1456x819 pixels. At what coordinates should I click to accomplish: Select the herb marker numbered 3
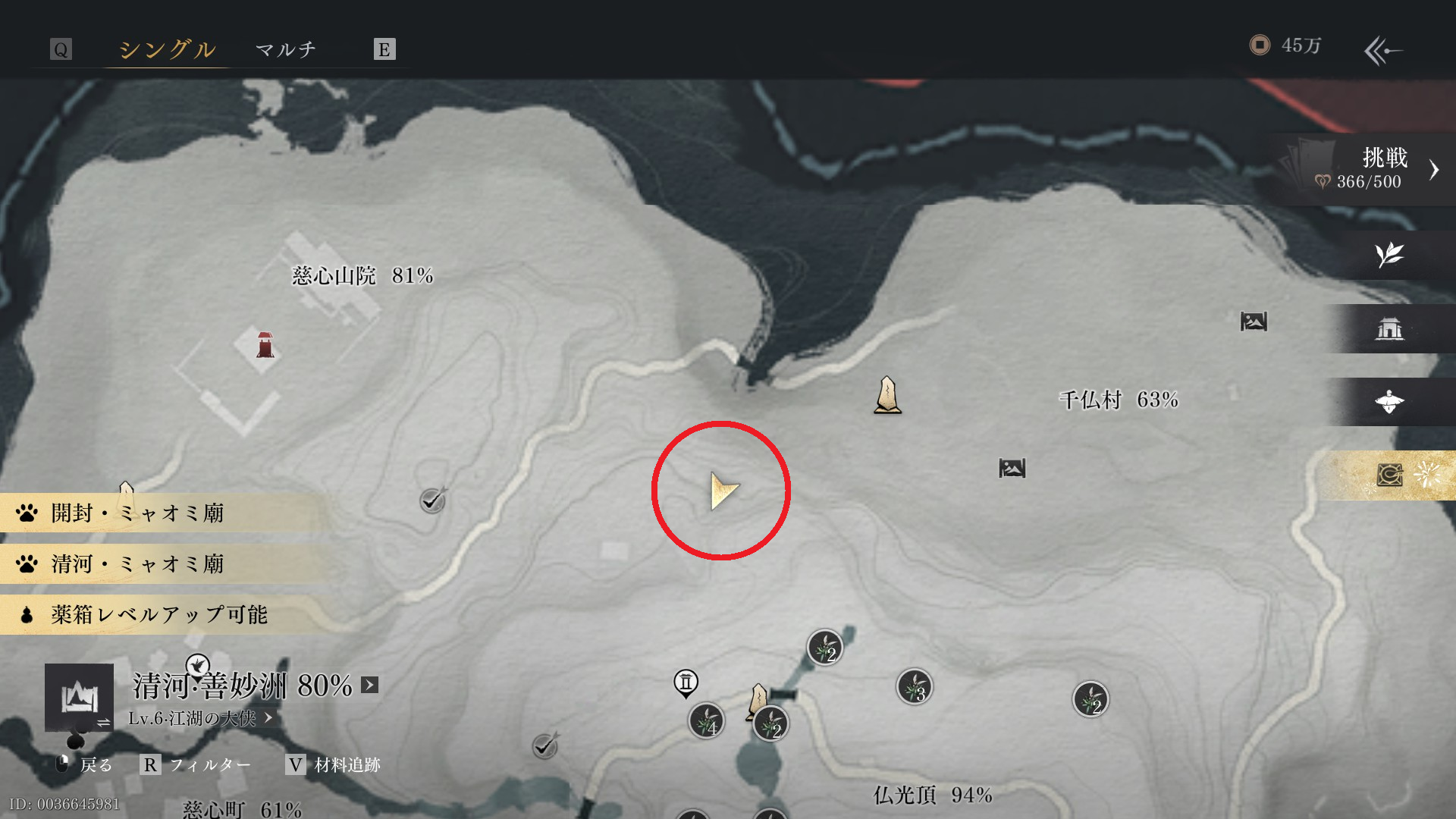tap(915, 688)
